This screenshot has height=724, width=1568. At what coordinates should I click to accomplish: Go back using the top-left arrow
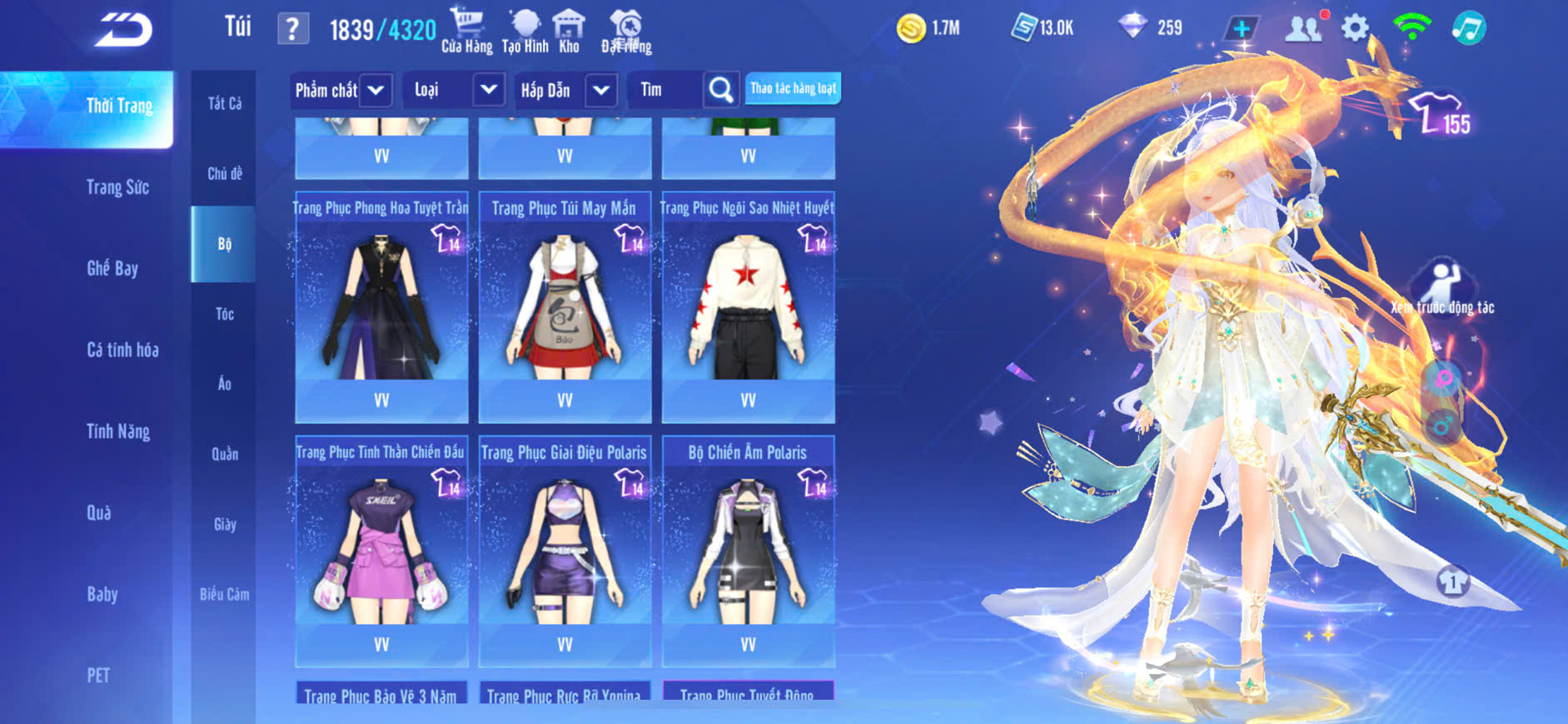[123, 31]
